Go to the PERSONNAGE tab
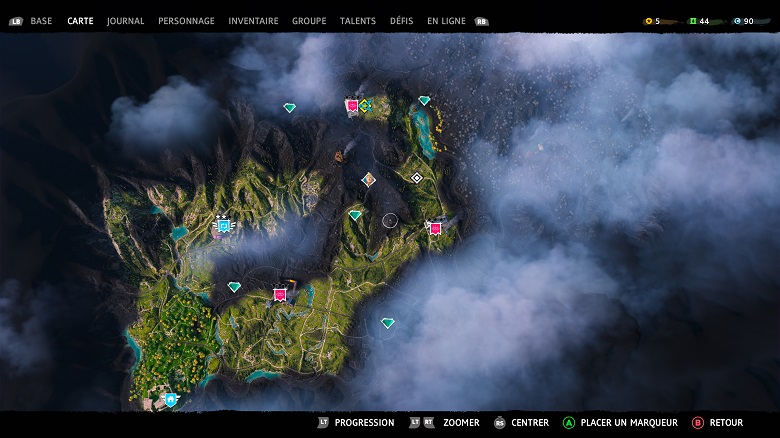780x438 pixels. [186, 21]
